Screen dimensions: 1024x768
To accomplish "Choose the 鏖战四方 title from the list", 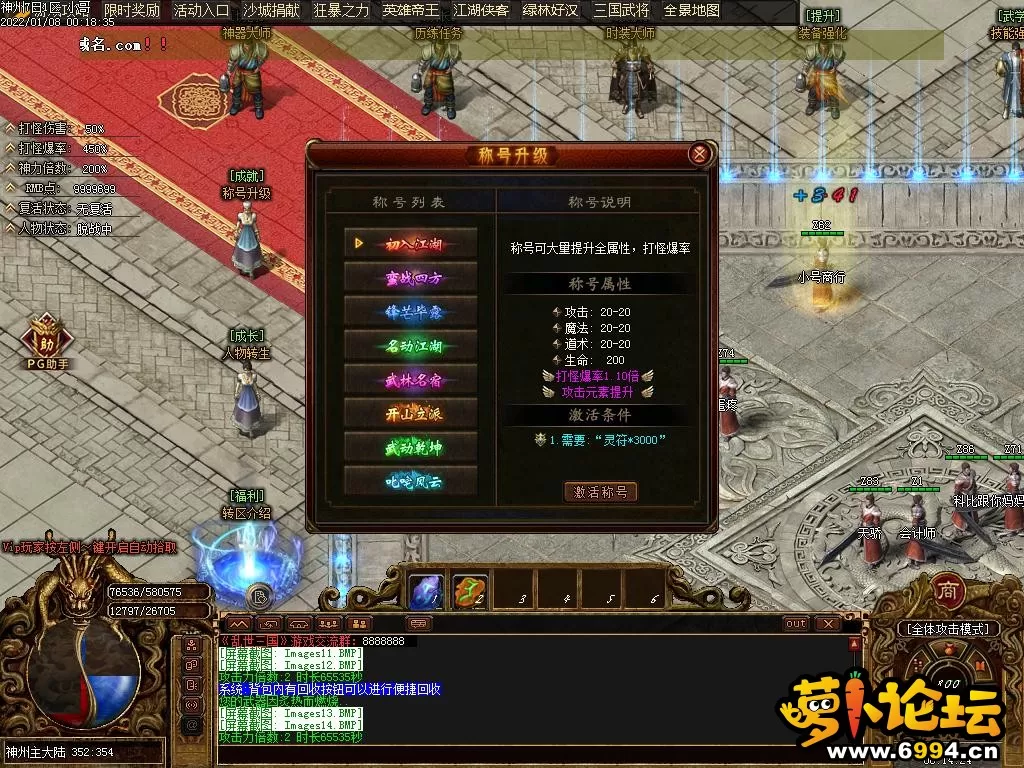I will pos(411,277).
